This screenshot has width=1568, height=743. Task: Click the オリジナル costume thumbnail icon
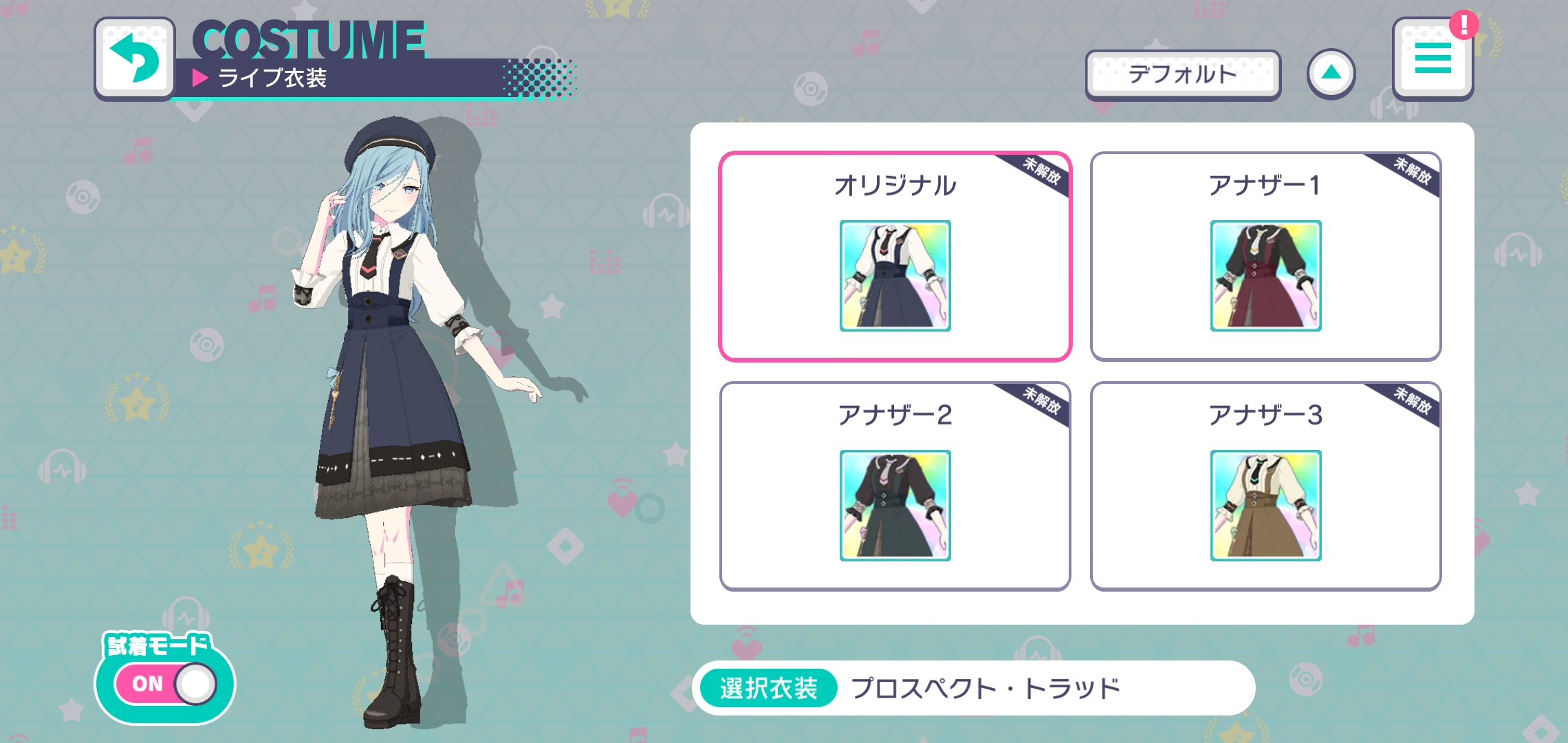895,276
